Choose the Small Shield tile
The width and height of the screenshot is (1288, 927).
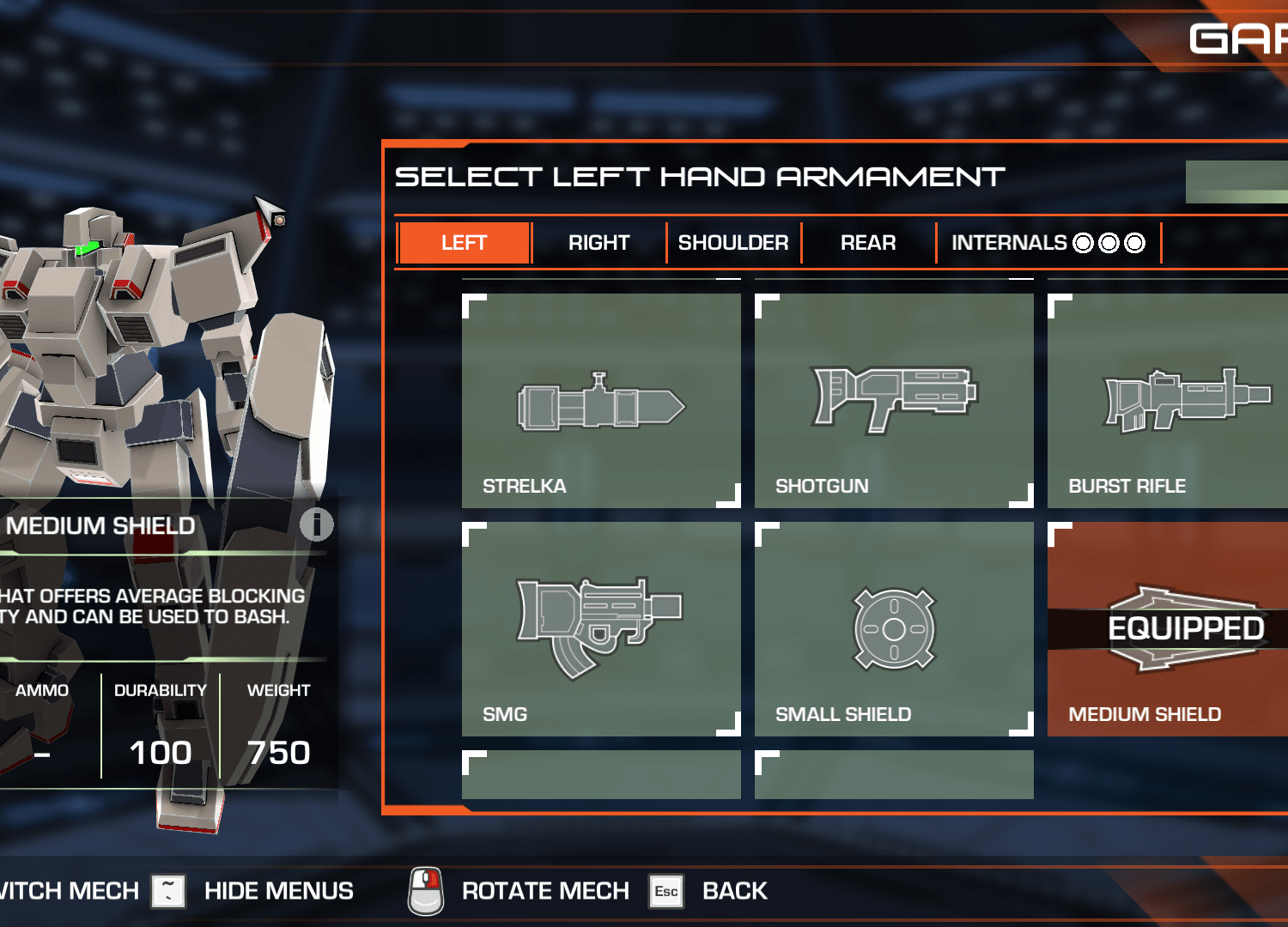pyautogui.click(x=894, y=629)
